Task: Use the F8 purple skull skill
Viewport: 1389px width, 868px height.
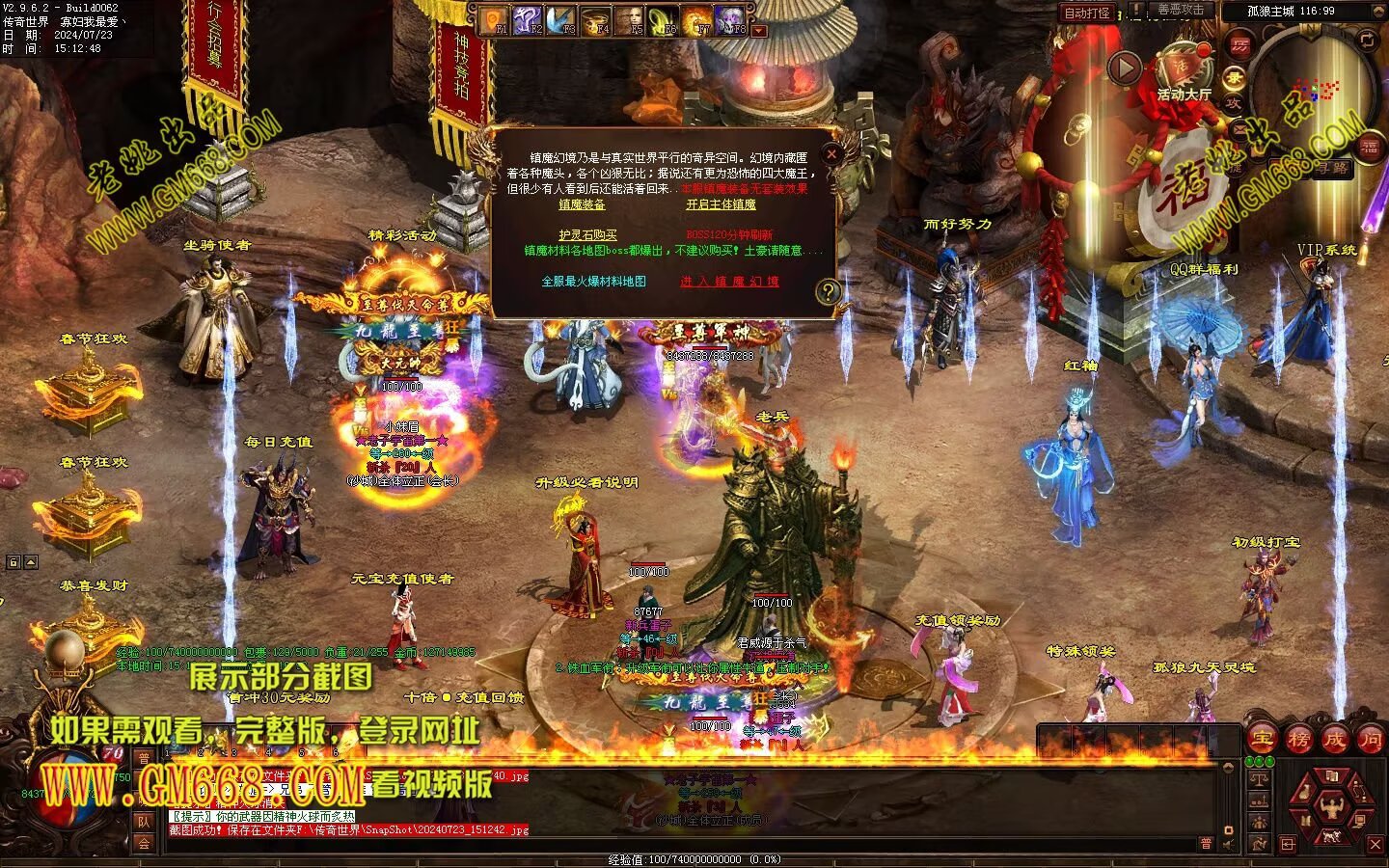Action: pyautogui.click(x=732, y=19)
